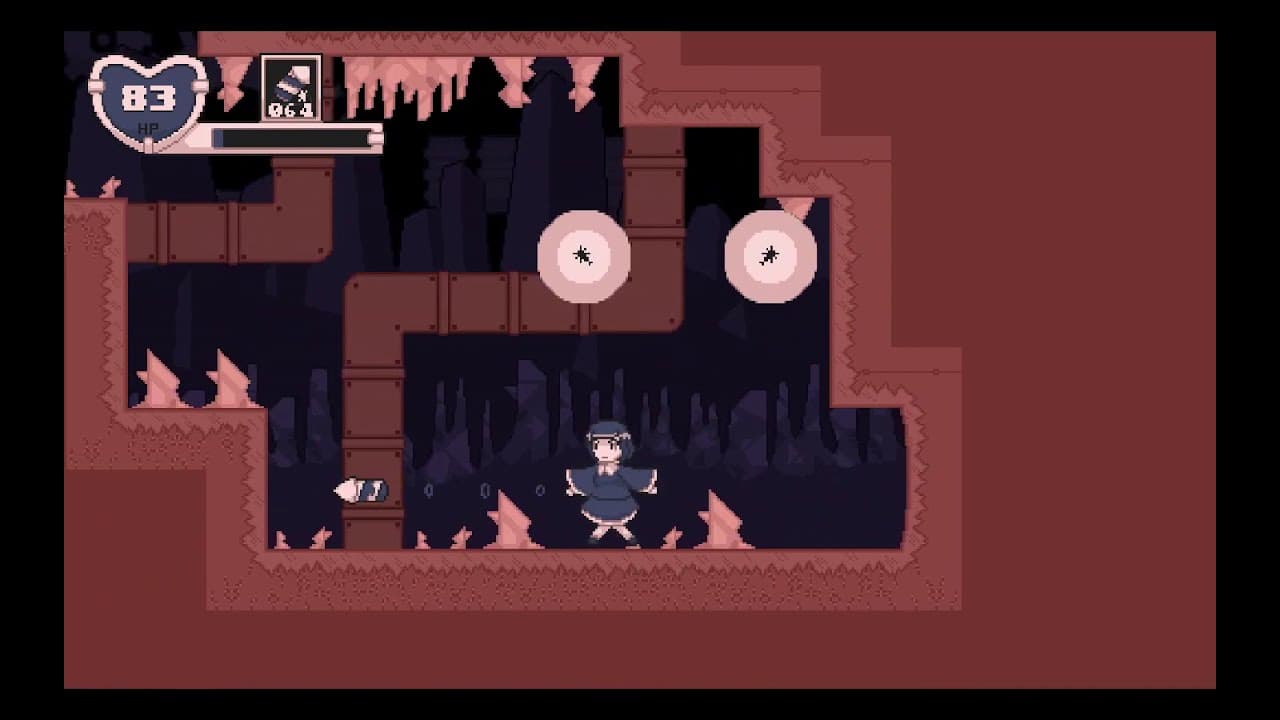Target the right circular spiked enemy
Viewport: 1280px width, 720px height.
tap(770, 255)
